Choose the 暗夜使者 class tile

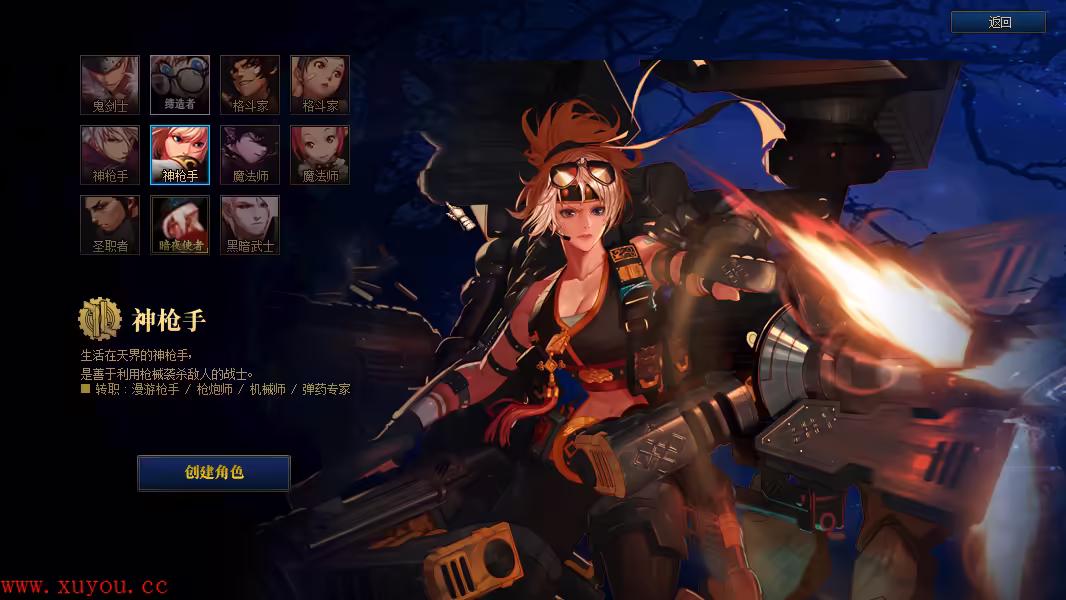coord(180,225)
